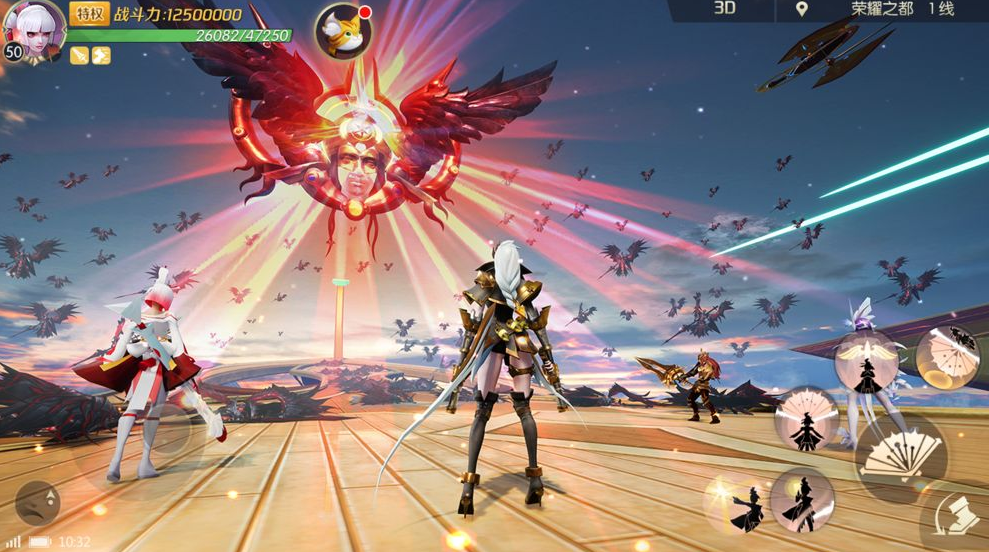This screenshot has width=989, height=552.
Task: Trigger the fan-sweep silhouette skill
Action: click(x=806, y=418)
